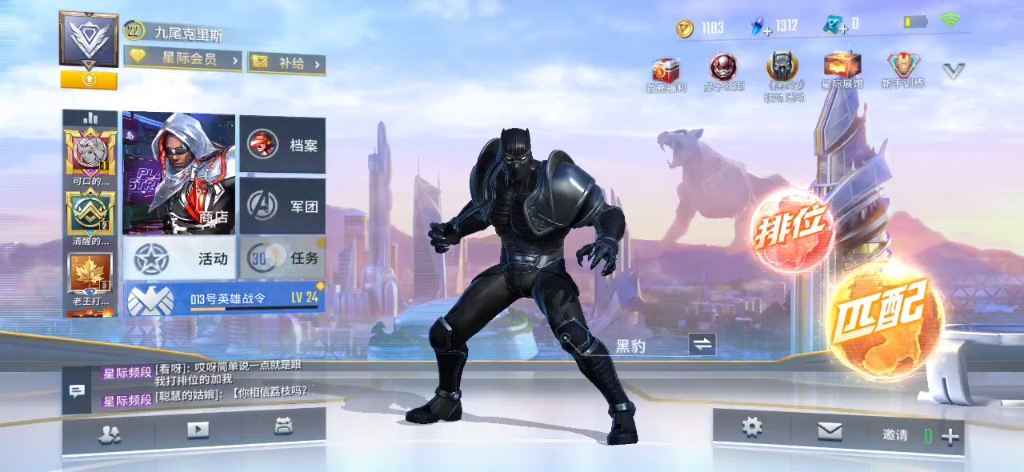
Task: Open the 任务 missions panel
Action: [282, 258]
